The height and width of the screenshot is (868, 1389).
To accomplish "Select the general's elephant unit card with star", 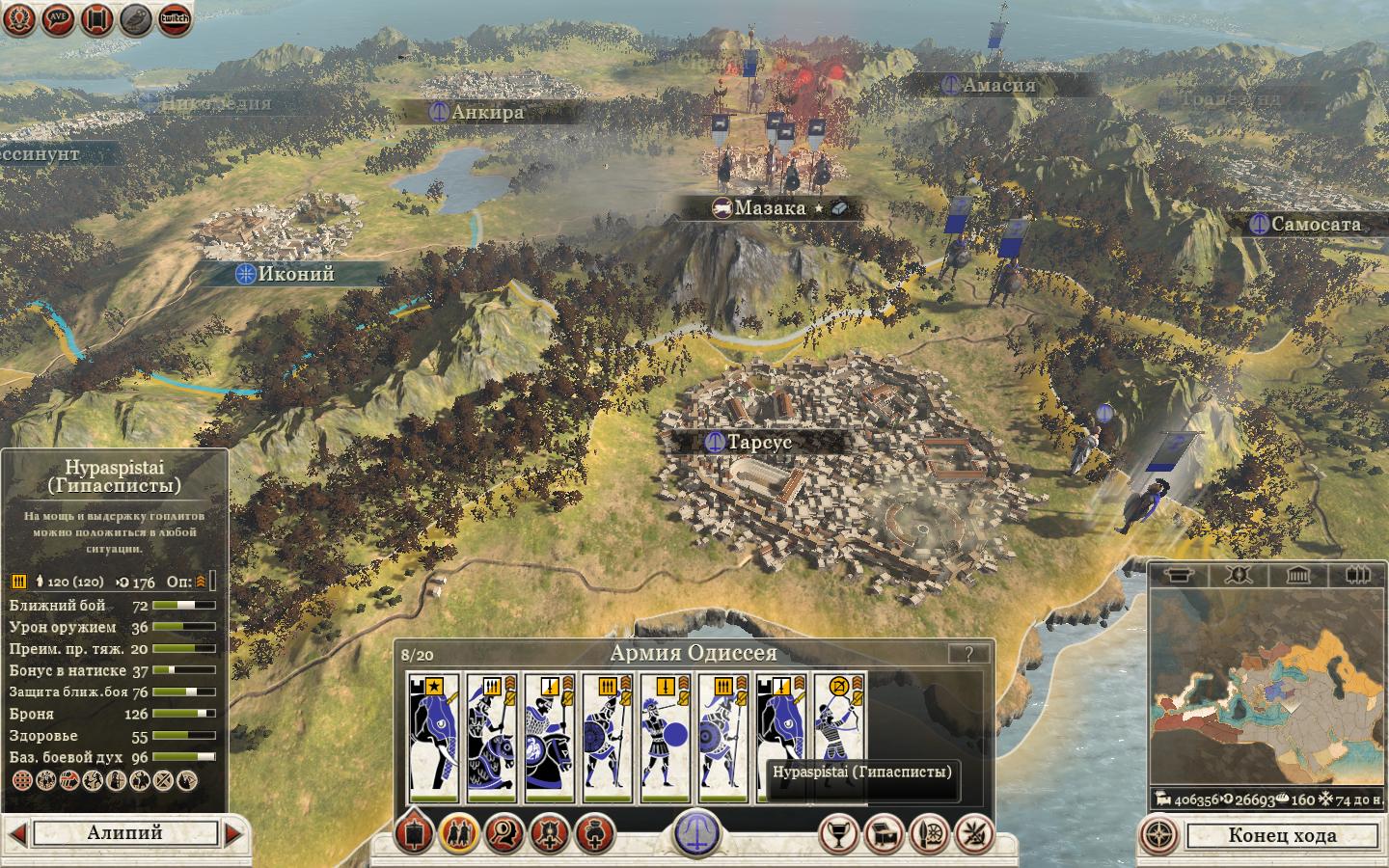I will (x=433, y=738).
